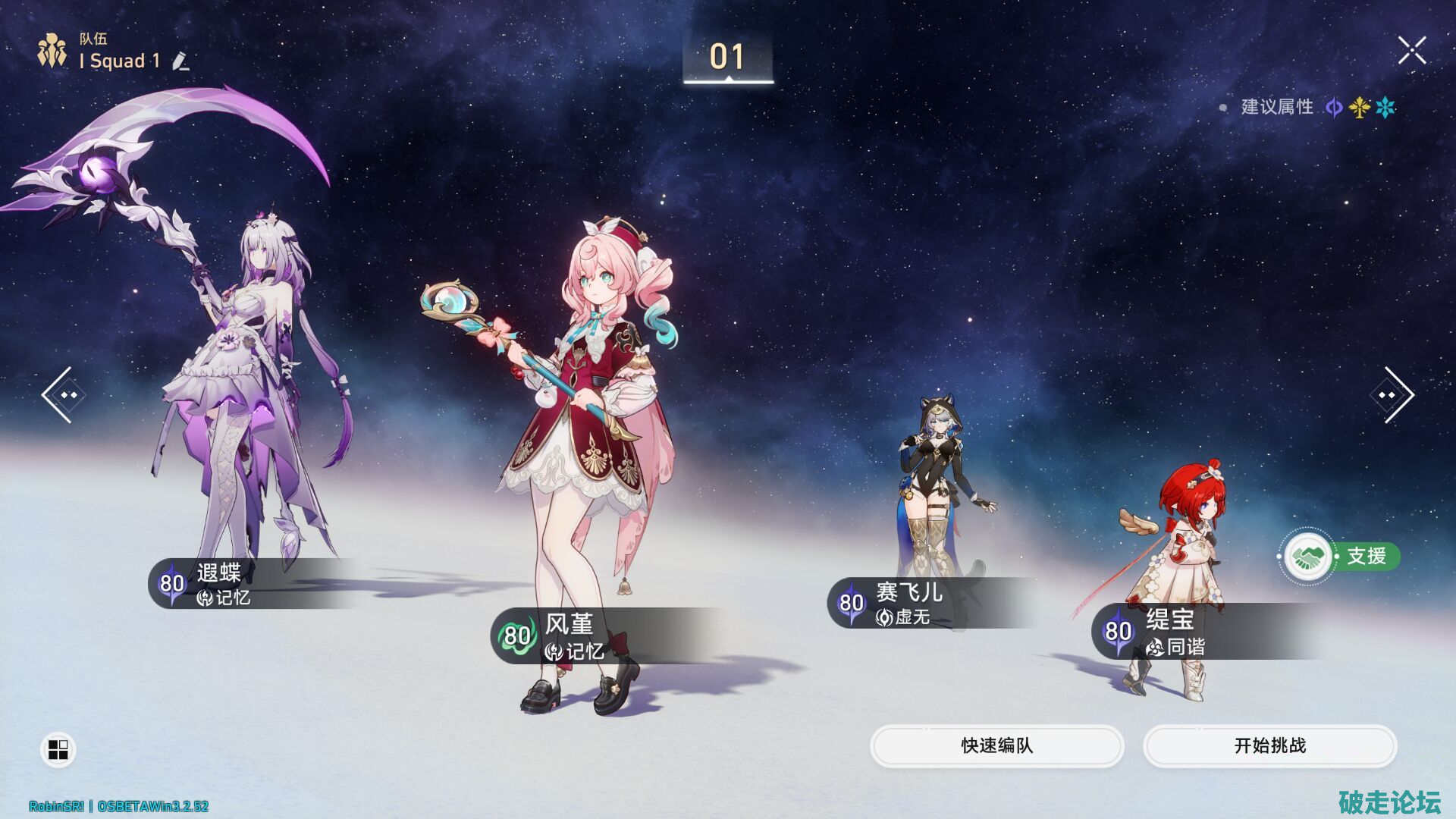The image size is (1456, 819).
Task: Select the 01 team number tab
Action: (727, 58)
